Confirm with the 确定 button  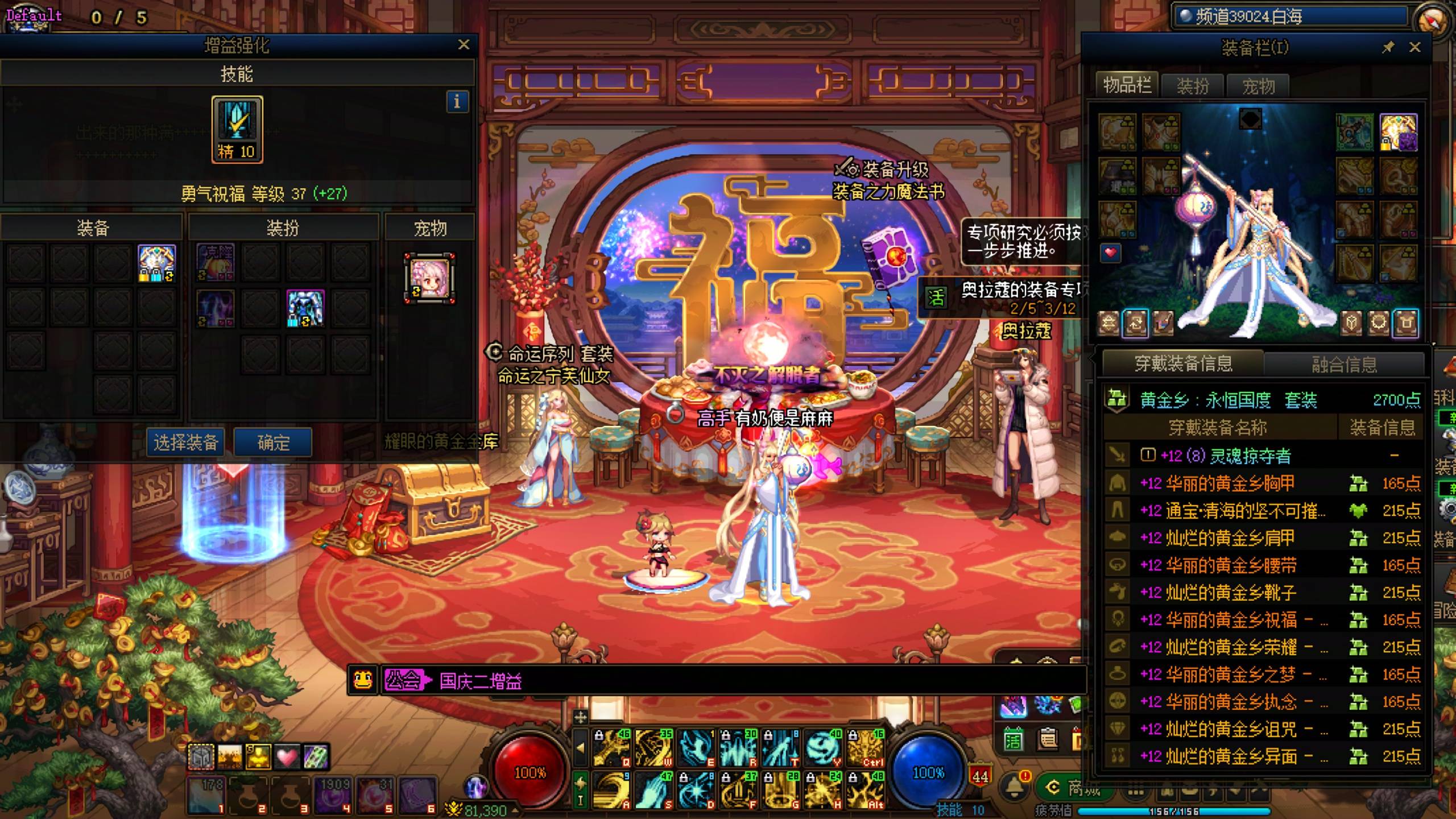pyautogui.click(x=273, y=442)
